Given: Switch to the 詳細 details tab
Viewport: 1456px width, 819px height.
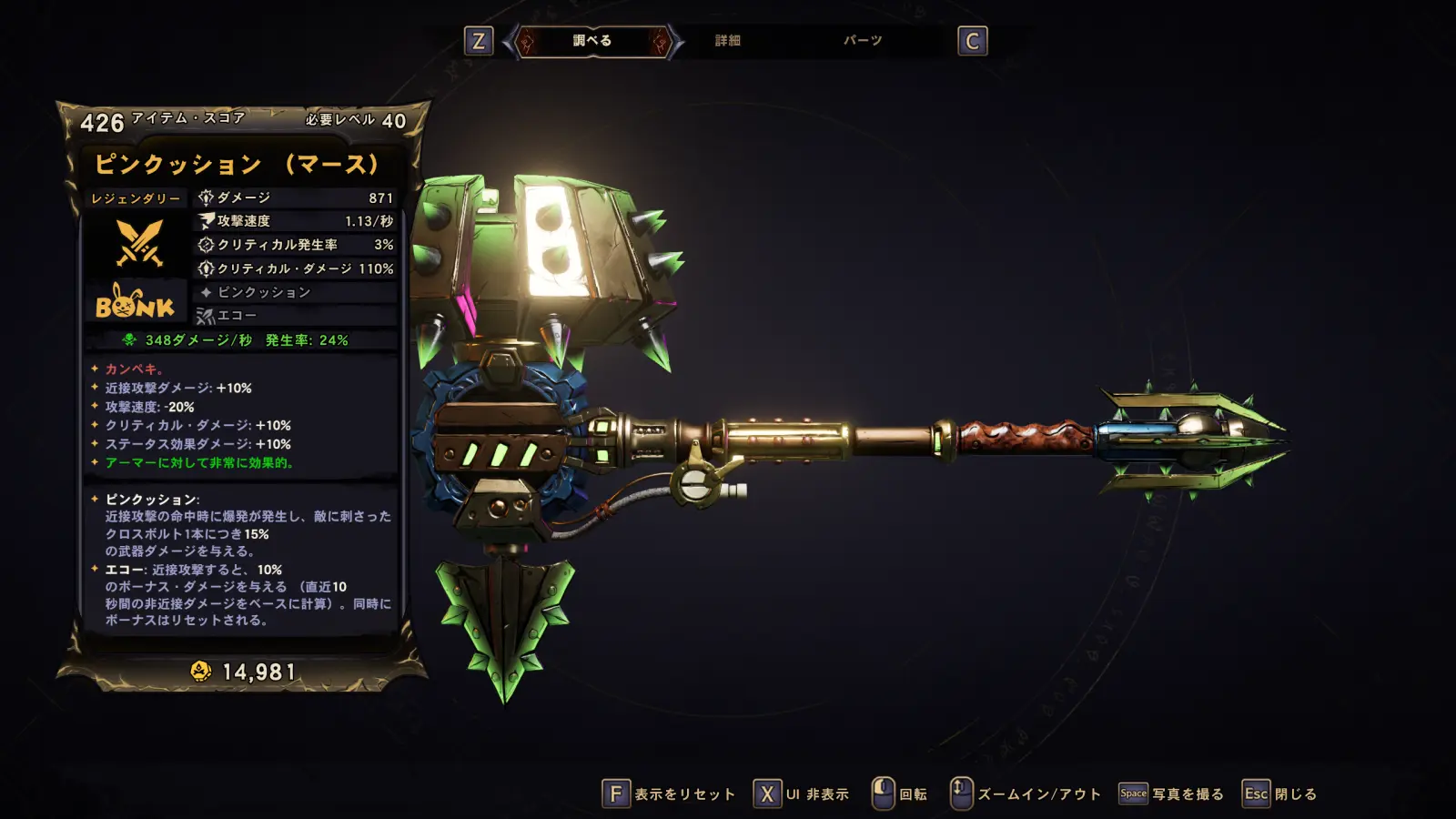Looking at the screenshot, I should [727, 41].
